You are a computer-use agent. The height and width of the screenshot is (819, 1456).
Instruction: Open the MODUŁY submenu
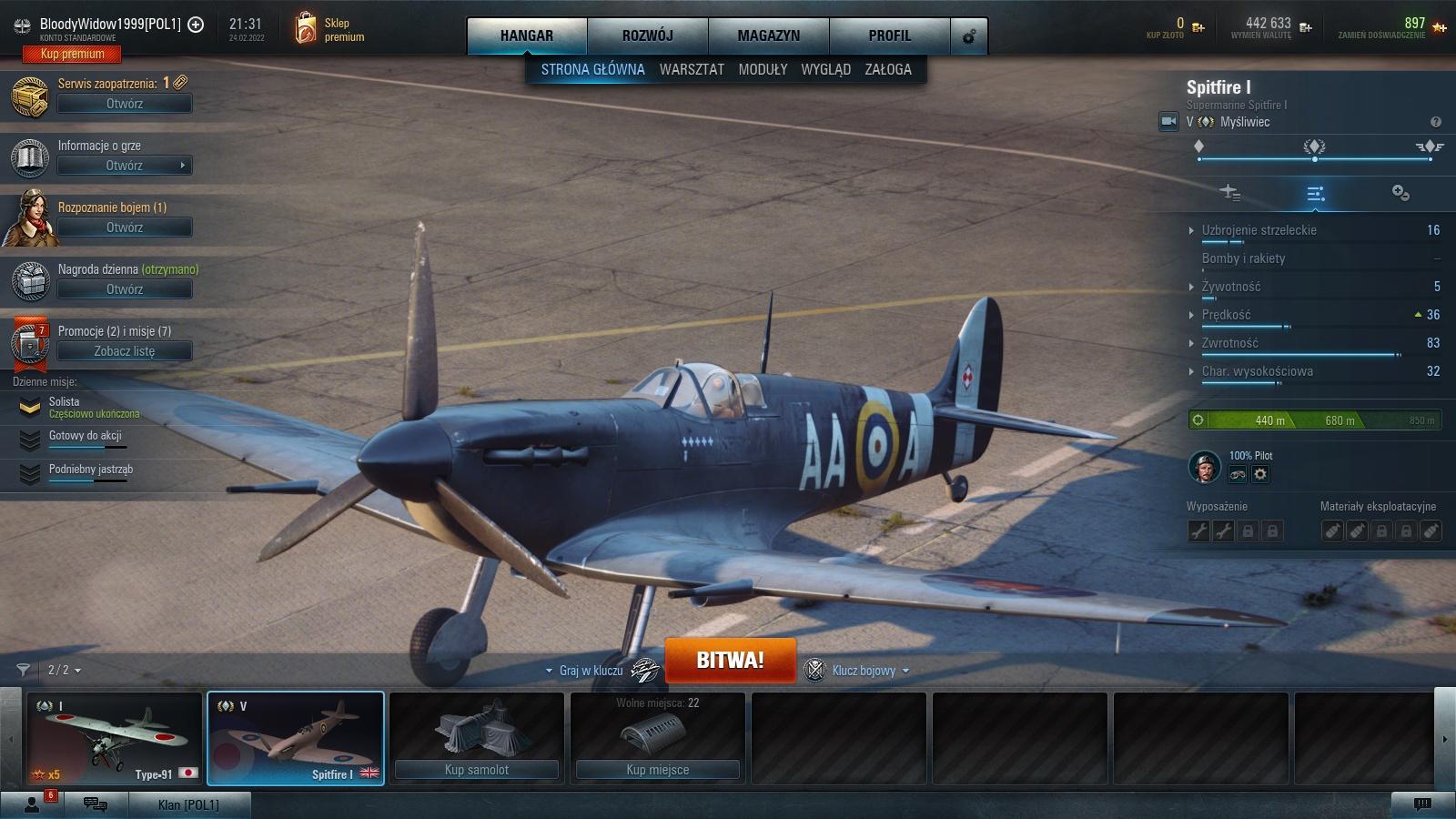[x=763, y=69]
